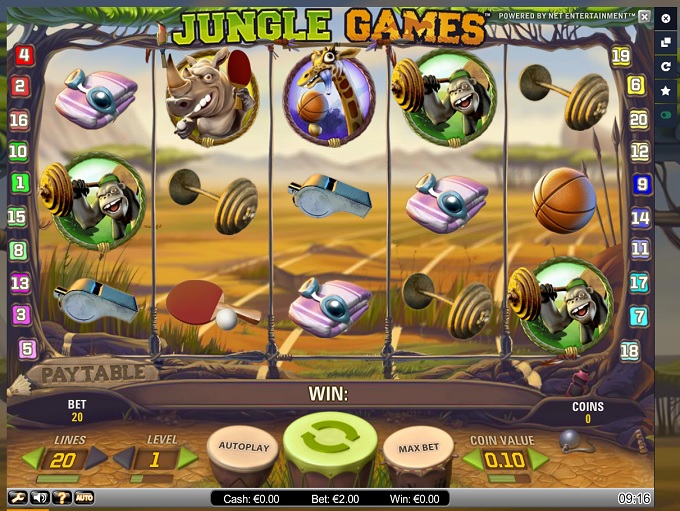Click the small AUTO button in the bottom bar
This screenshot has width=680, height=511.
point(84,497)
